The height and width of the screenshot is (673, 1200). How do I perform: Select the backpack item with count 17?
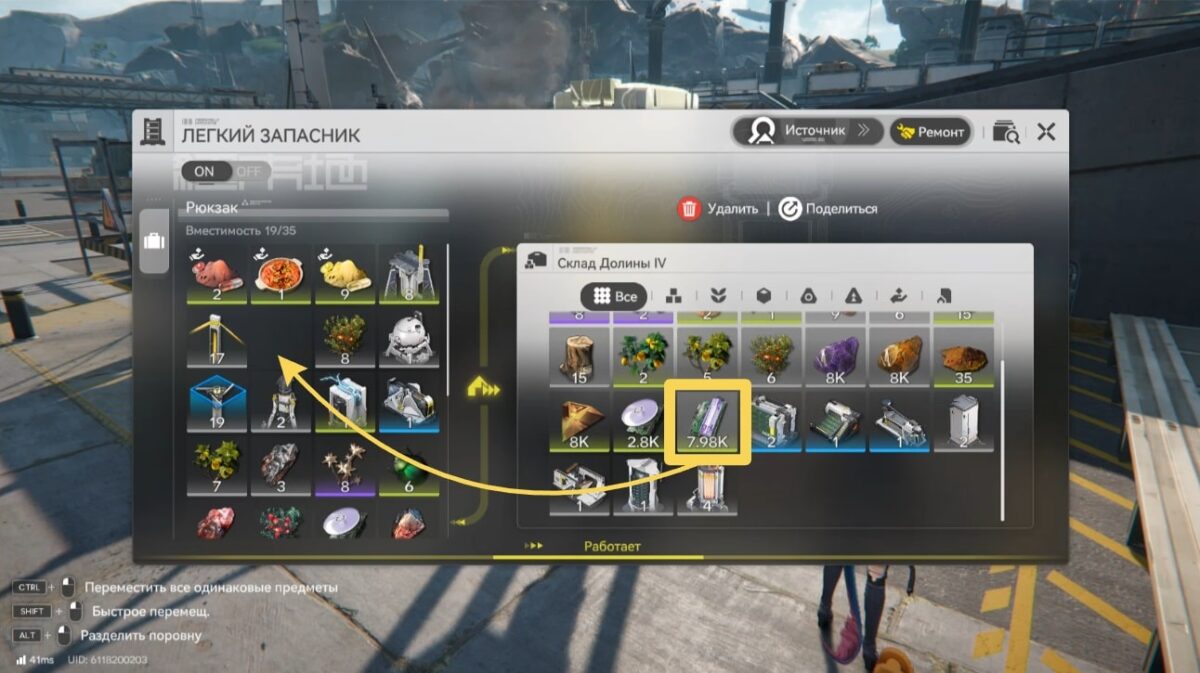(x=217, y=338)
